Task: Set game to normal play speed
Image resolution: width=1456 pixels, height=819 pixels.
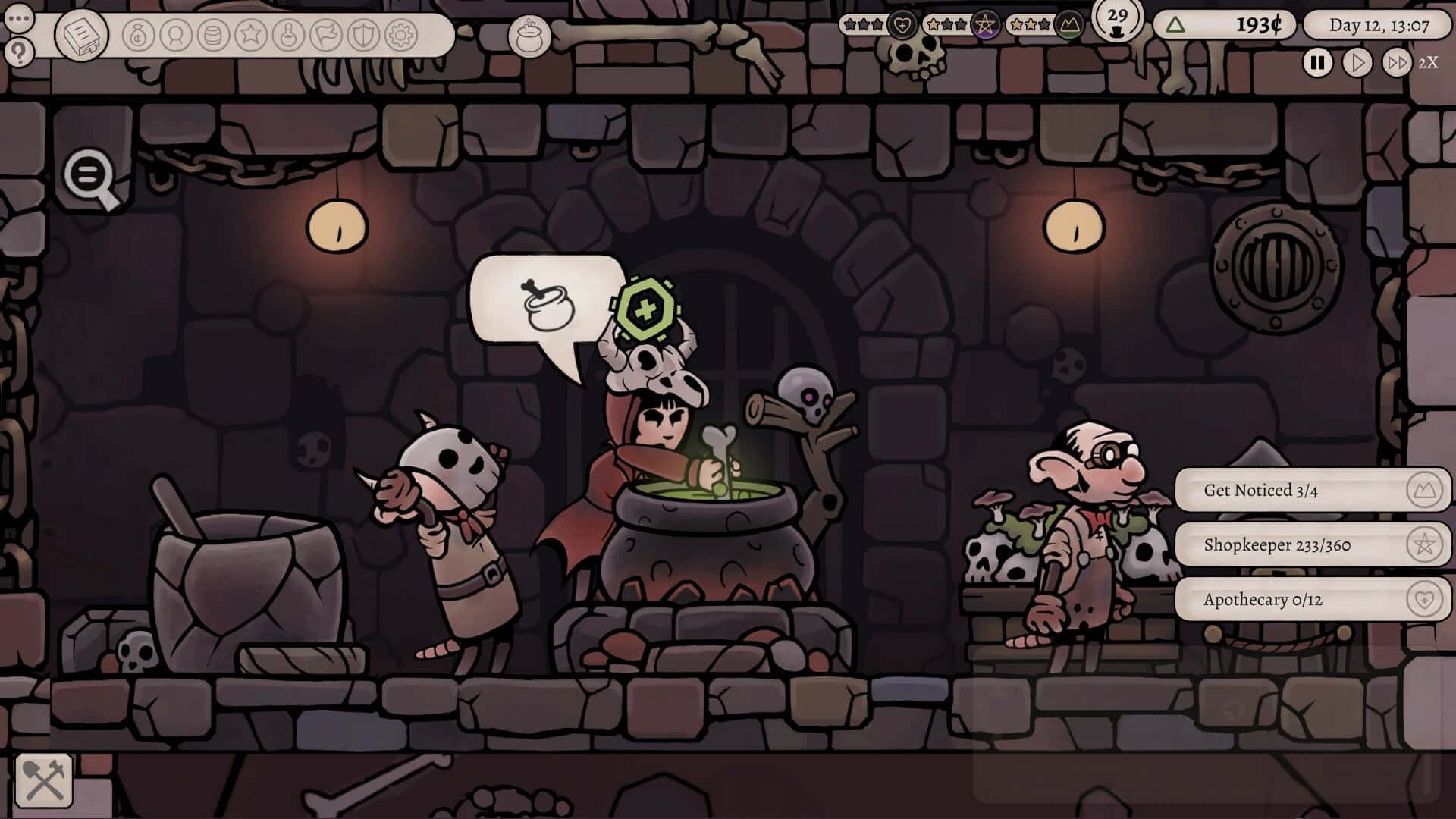Action: tap(1357, 62)
